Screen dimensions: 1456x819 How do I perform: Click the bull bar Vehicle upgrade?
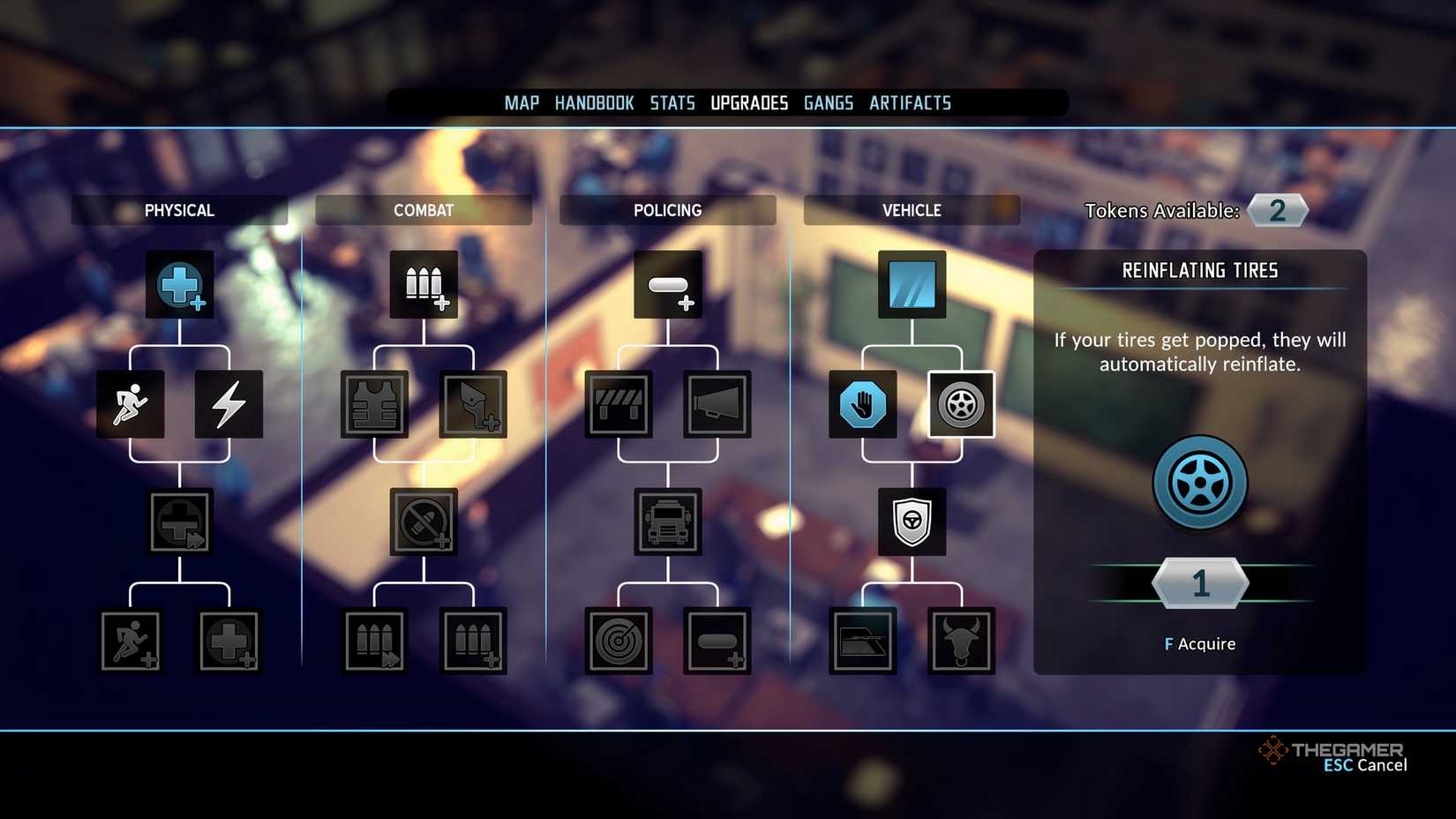click(x=960, y=642)
